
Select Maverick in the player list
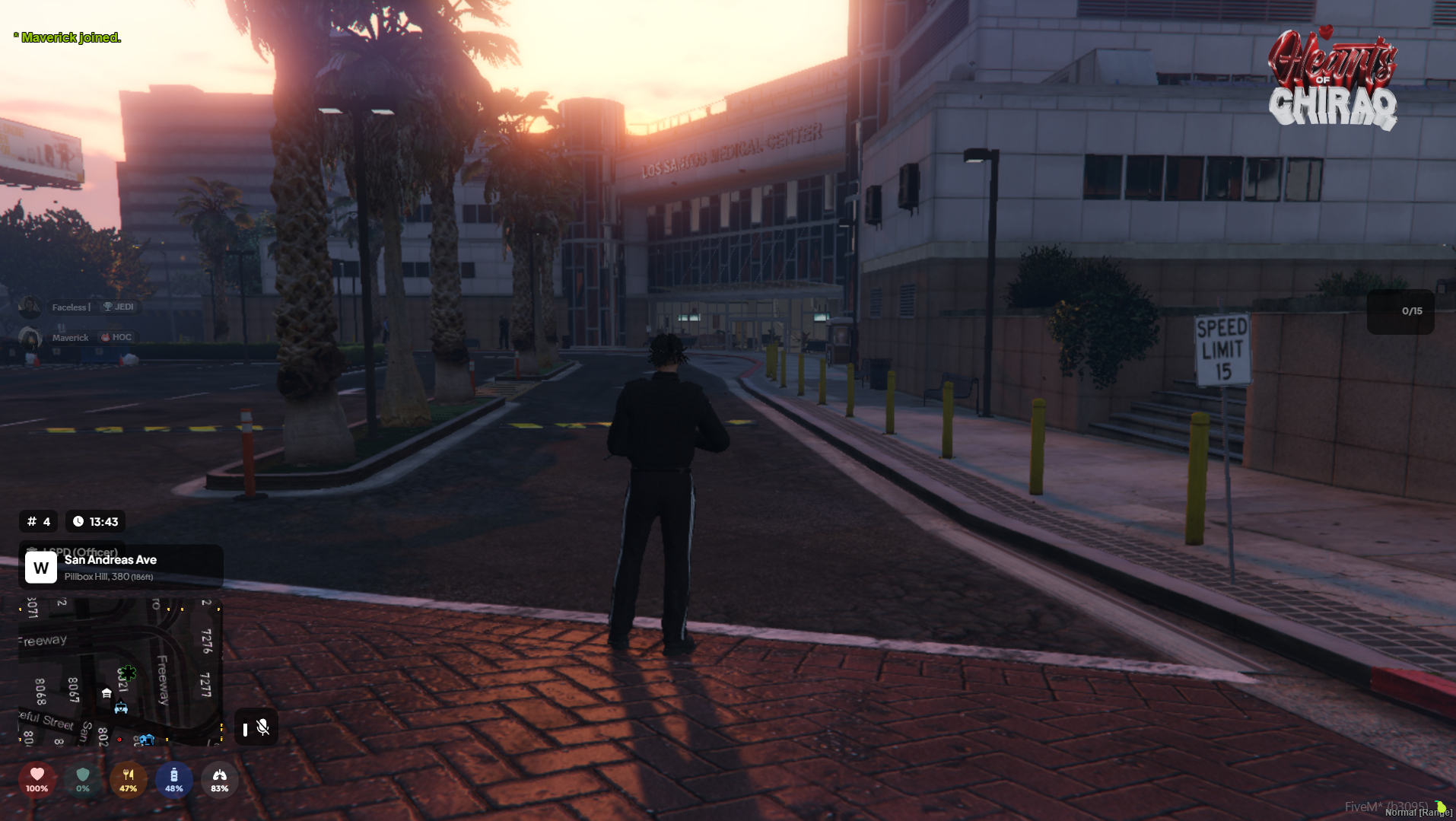[x=70, y=338]
